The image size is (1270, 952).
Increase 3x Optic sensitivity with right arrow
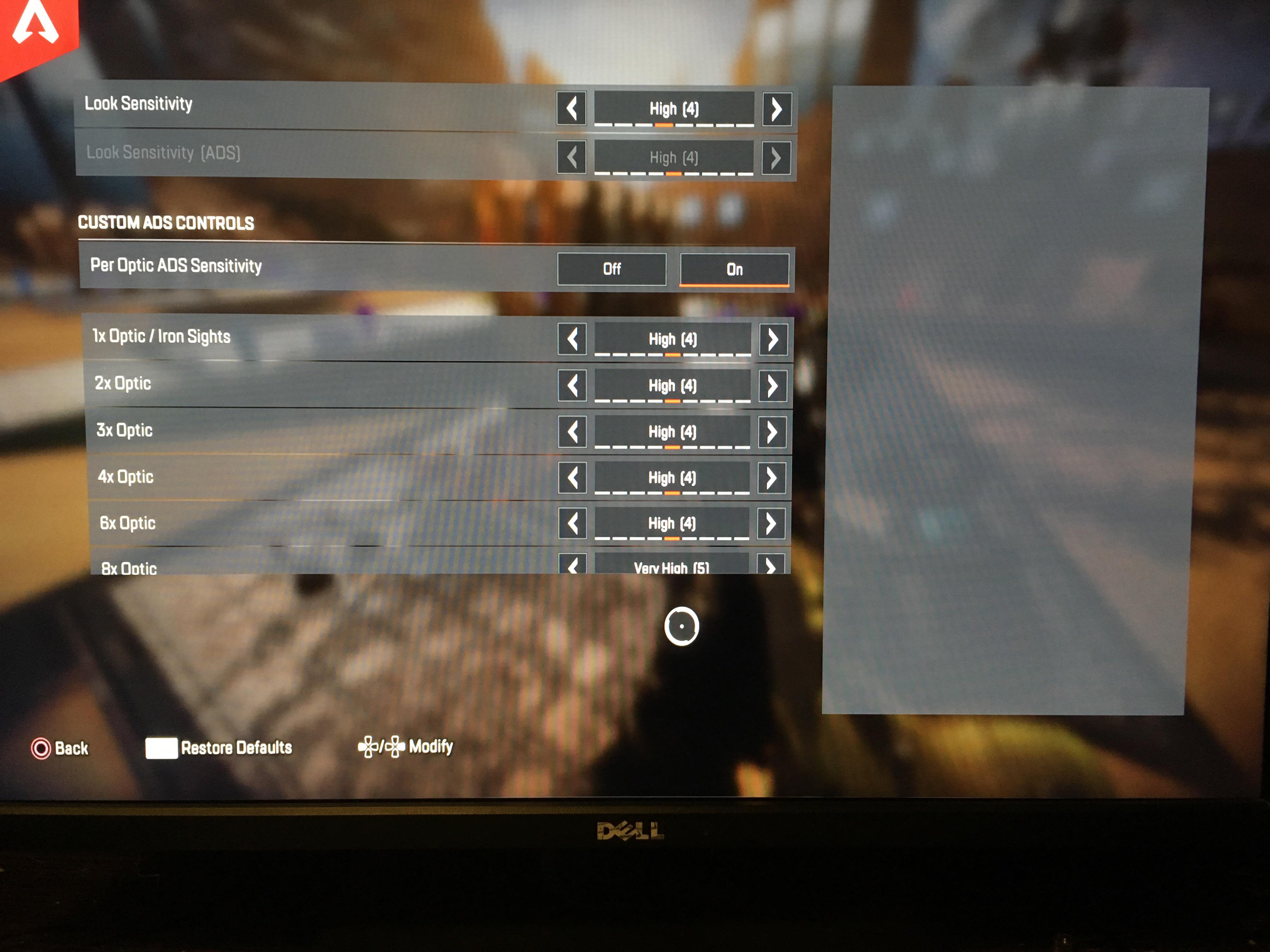pos(773,432)
